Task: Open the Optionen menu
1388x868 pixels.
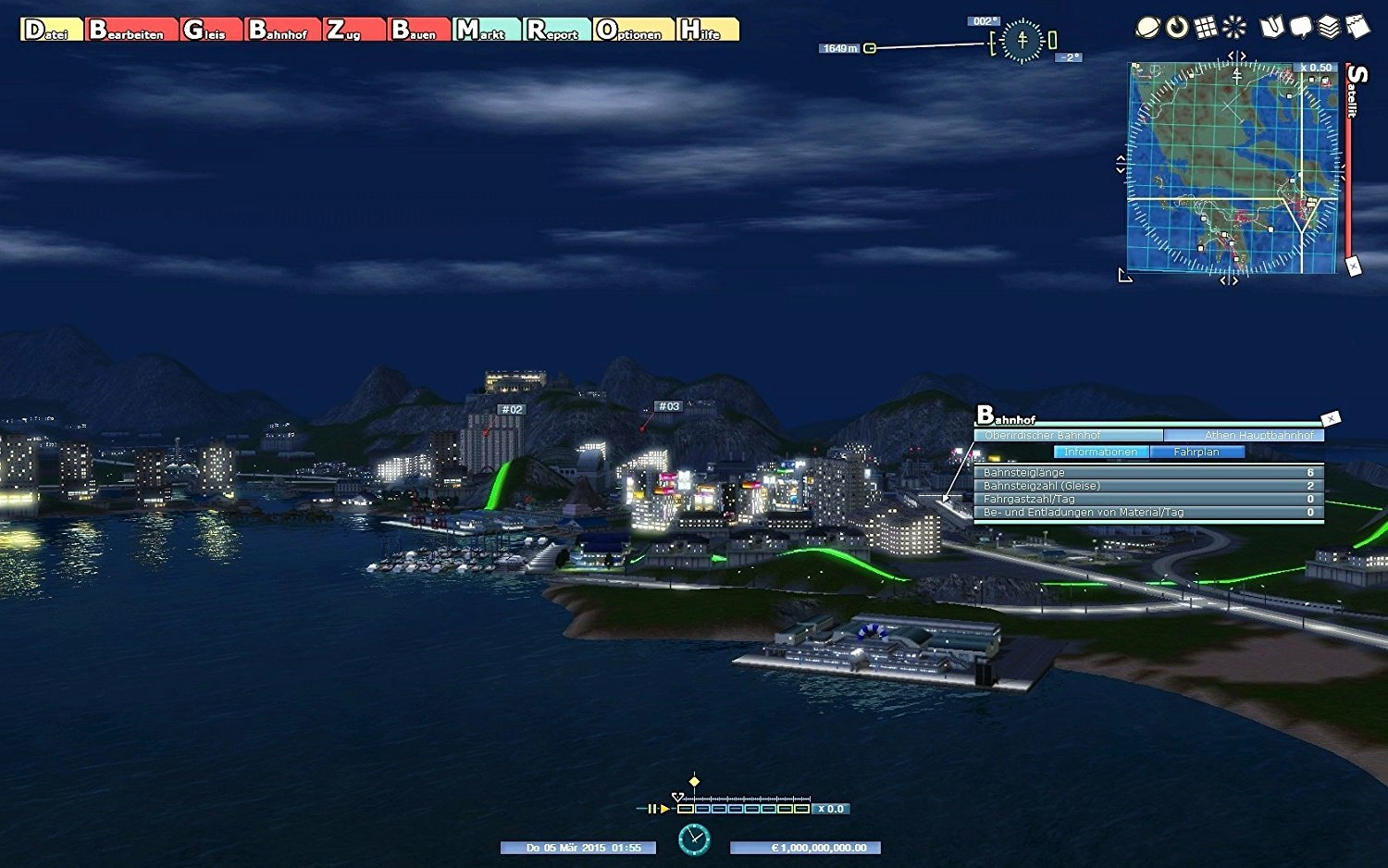Action: (634, 31)
